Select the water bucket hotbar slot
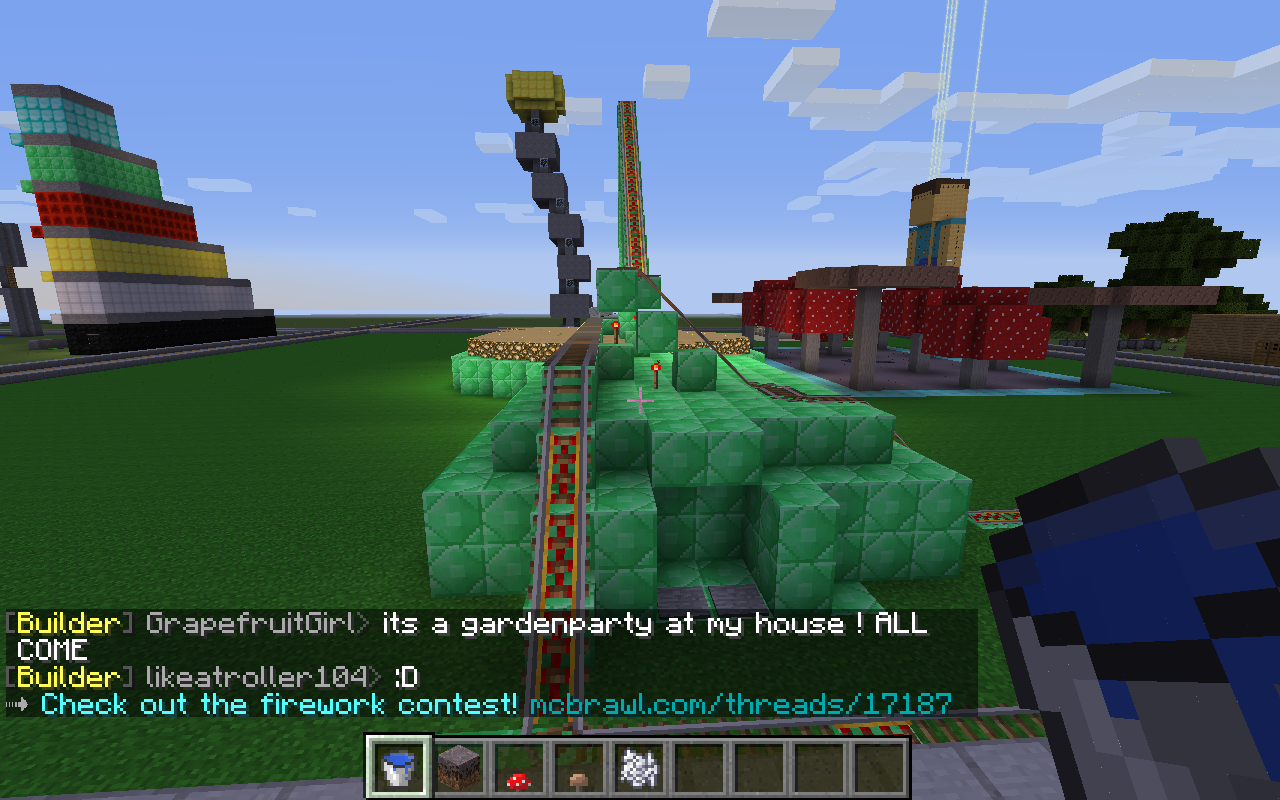Image resolution: width=1280 pixels, height=800 pixels. pos(399,767)
